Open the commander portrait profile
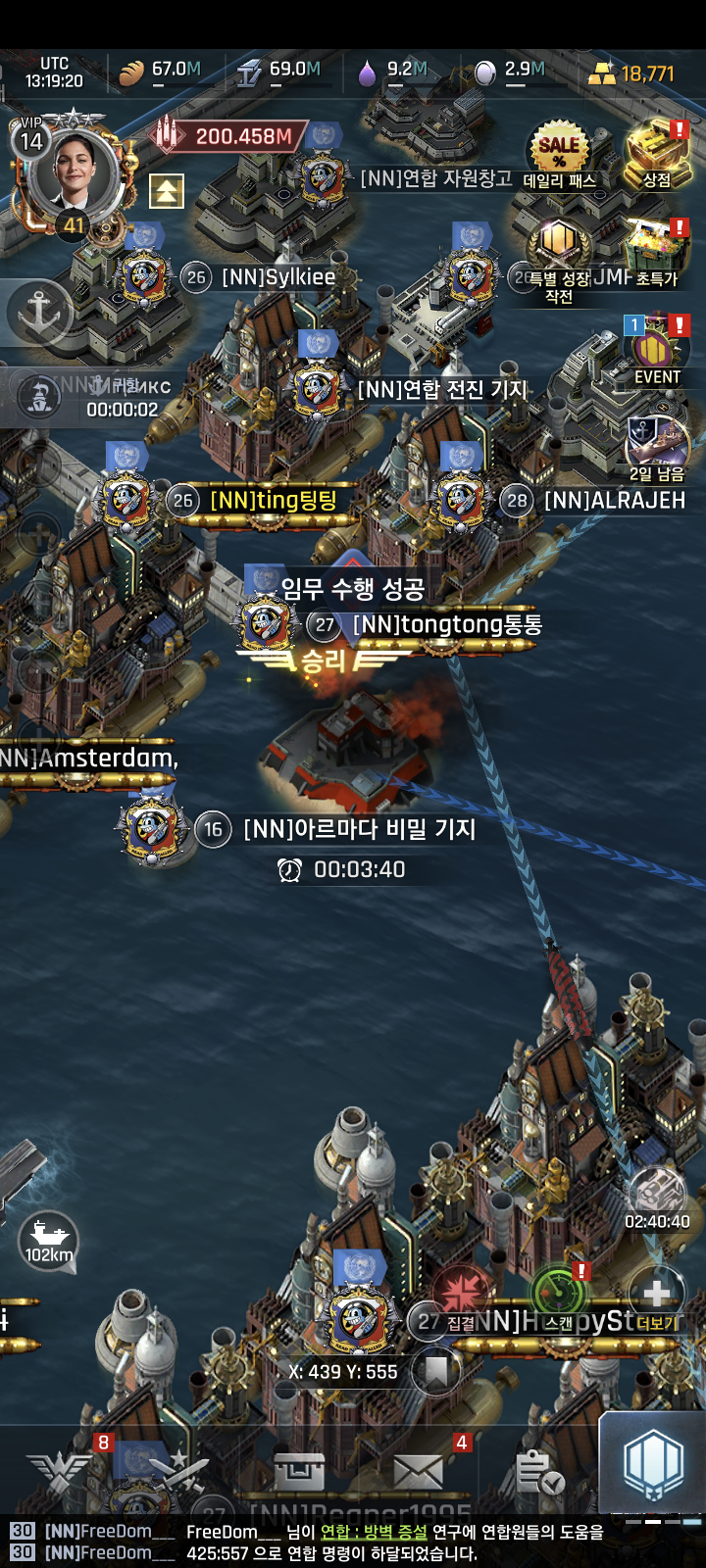The height and width of the screenshot is (1568, 706). point(75,174)
